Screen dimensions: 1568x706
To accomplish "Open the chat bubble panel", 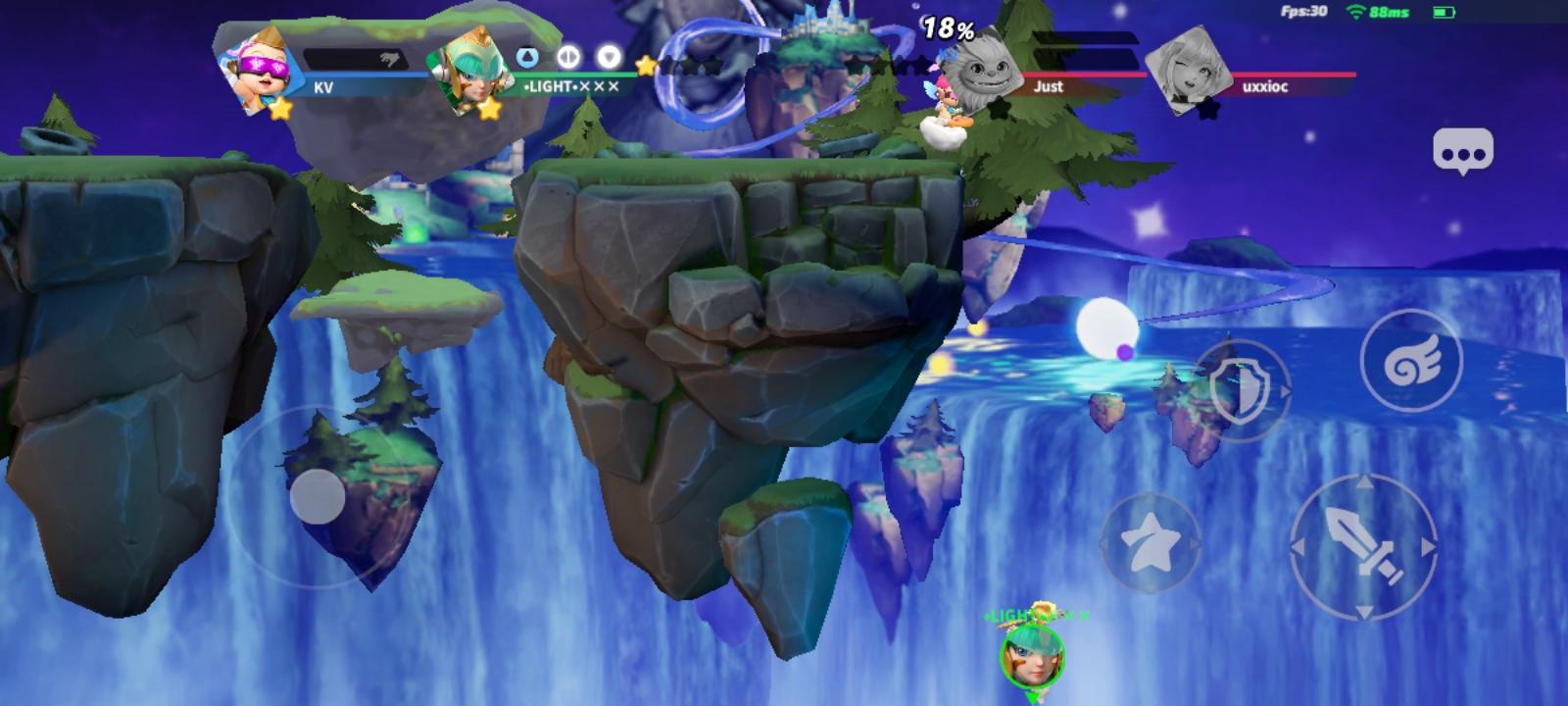I will [x=1462, y=150].
